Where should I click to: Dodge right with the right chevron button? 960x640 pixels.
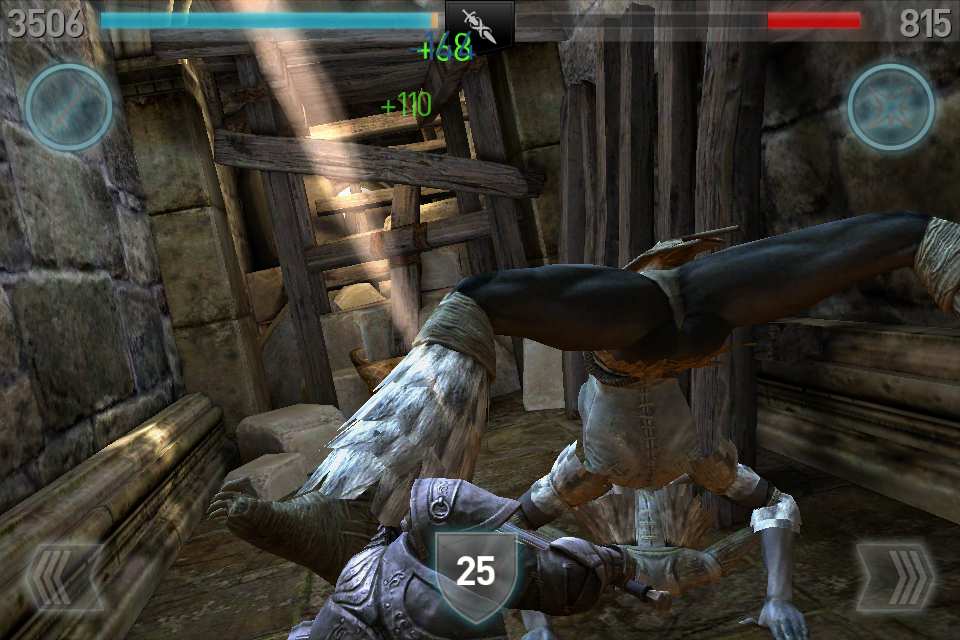(895, 578)
